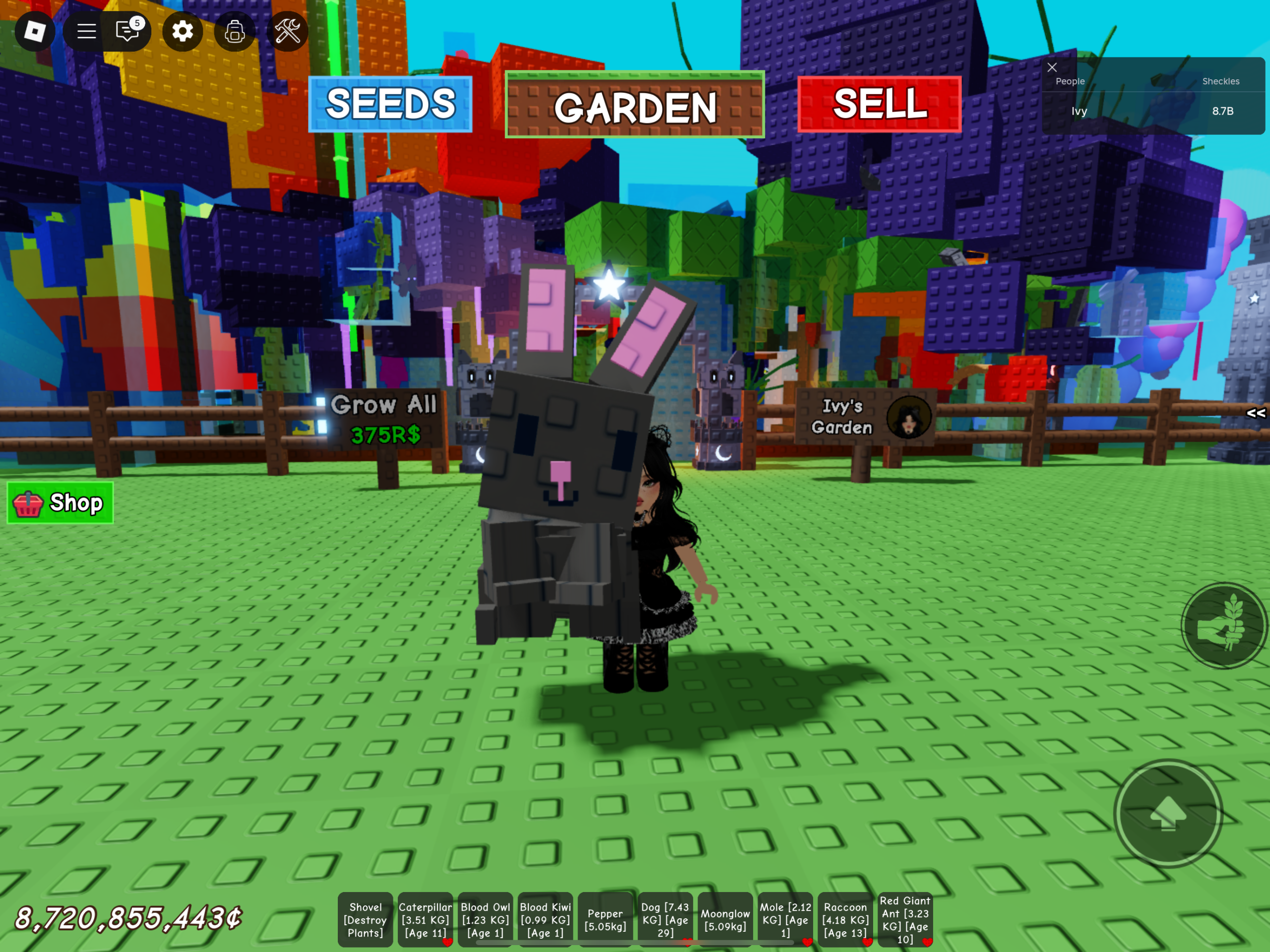Select Ivy in the People leaderboard
Screen dimensions: 1270x952
pyautogui.click(x=1079, y=111)
